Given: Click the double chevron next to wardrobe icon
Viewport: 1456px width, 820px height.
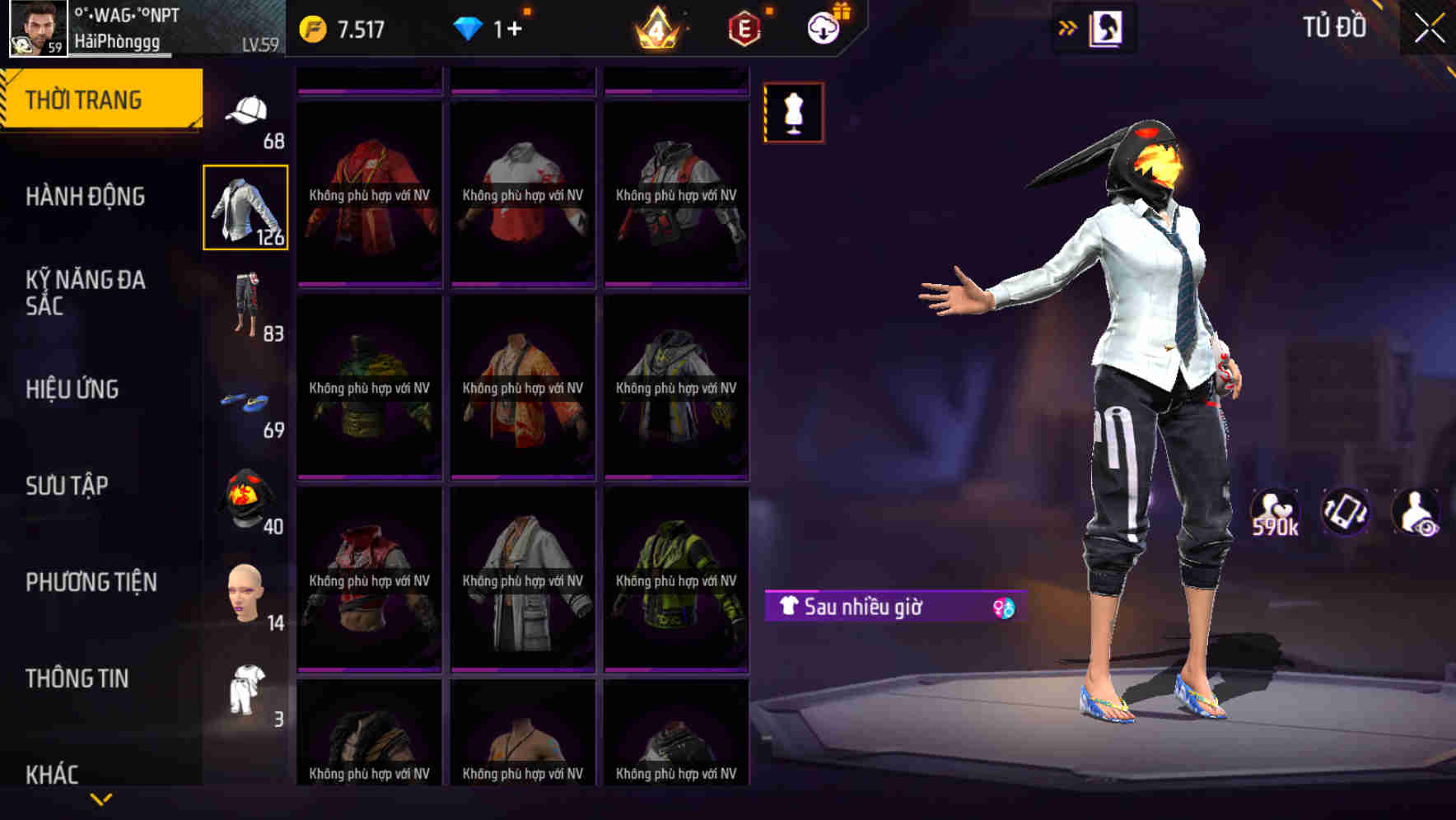Looking at the screenshot, I should coord(1068,27).
